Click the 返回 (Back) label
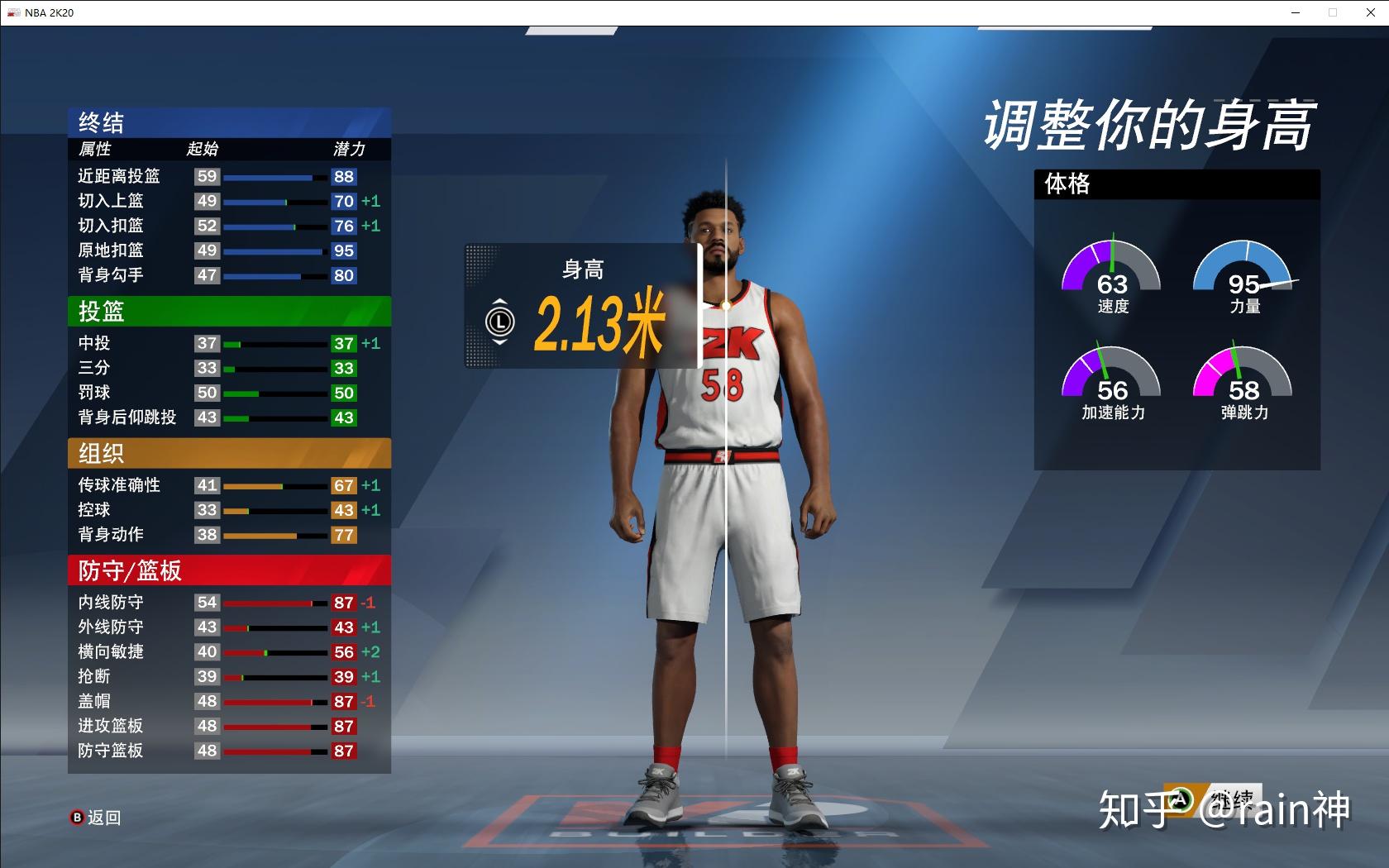 tap(103, 818)
